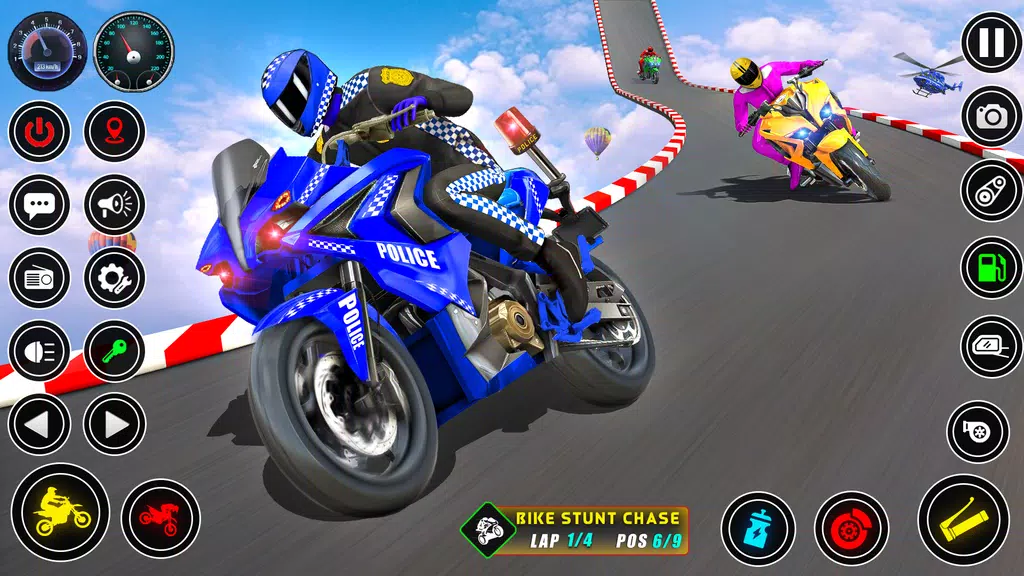
Task: Tap the green ignition key
Action: 115,350
